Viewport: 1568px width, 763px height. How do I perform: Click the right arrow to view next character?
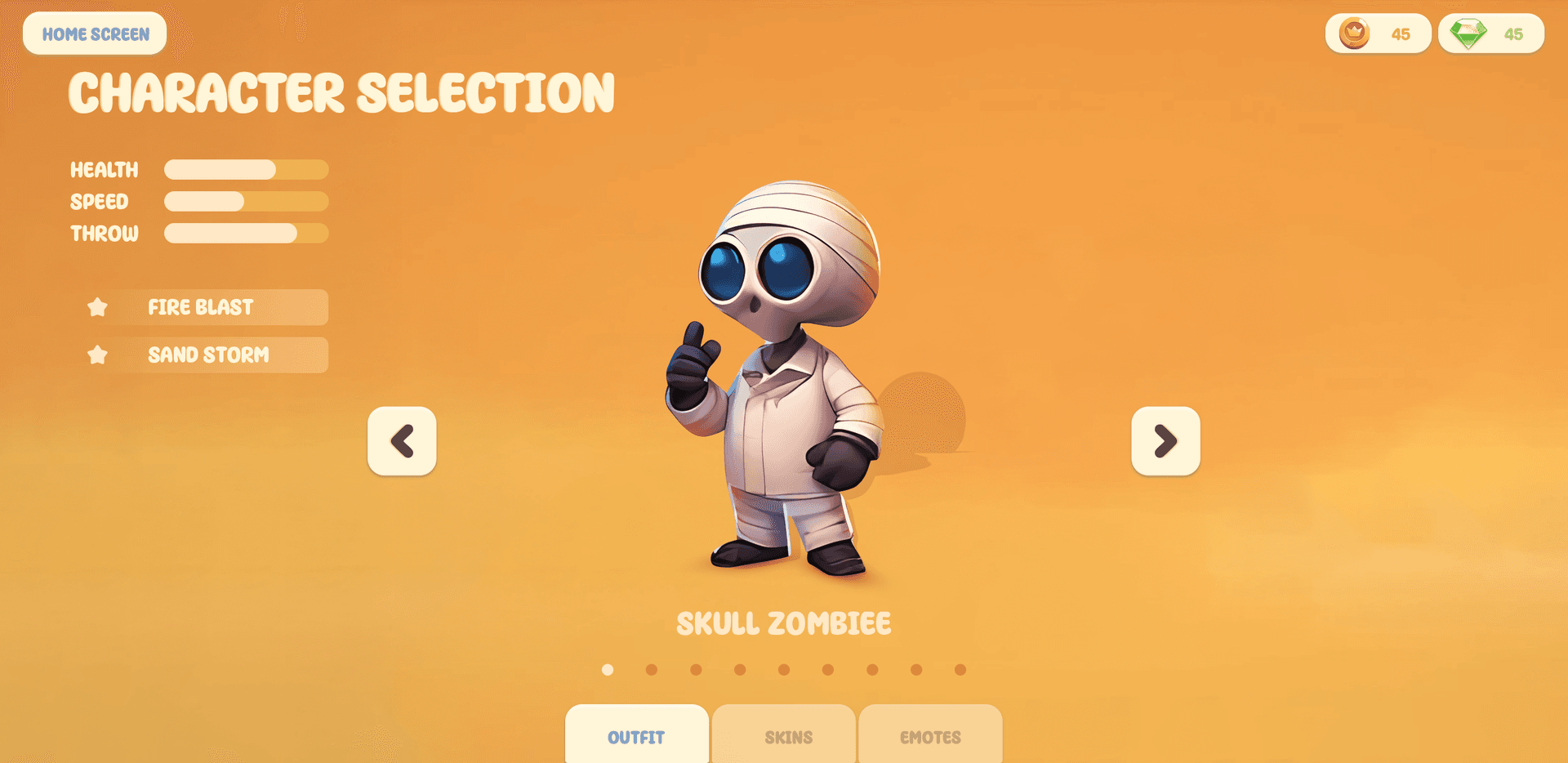[x=1165, y=441]
